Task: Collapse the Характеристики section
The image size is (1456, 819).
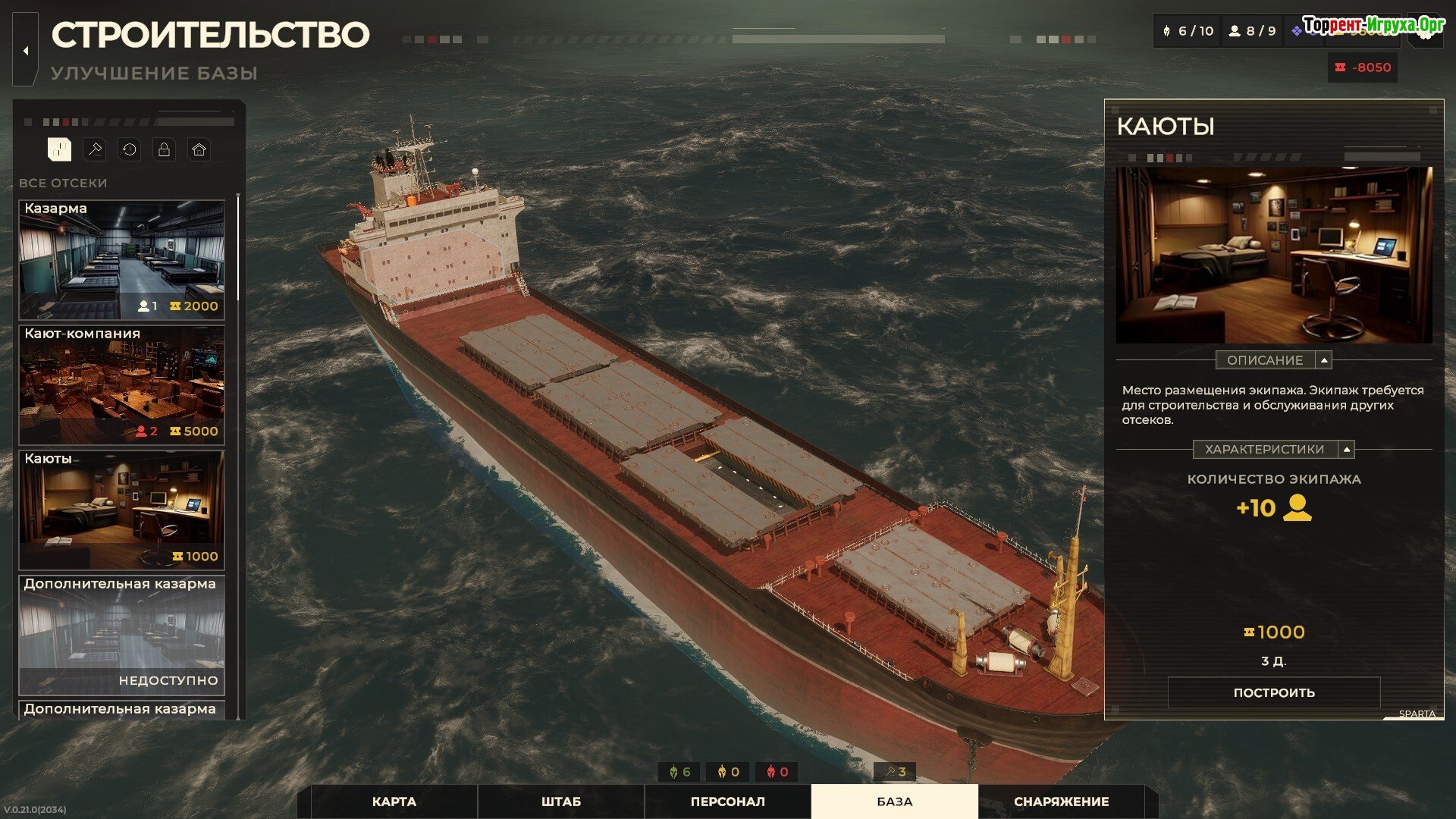Action: tap(1346, 450)
